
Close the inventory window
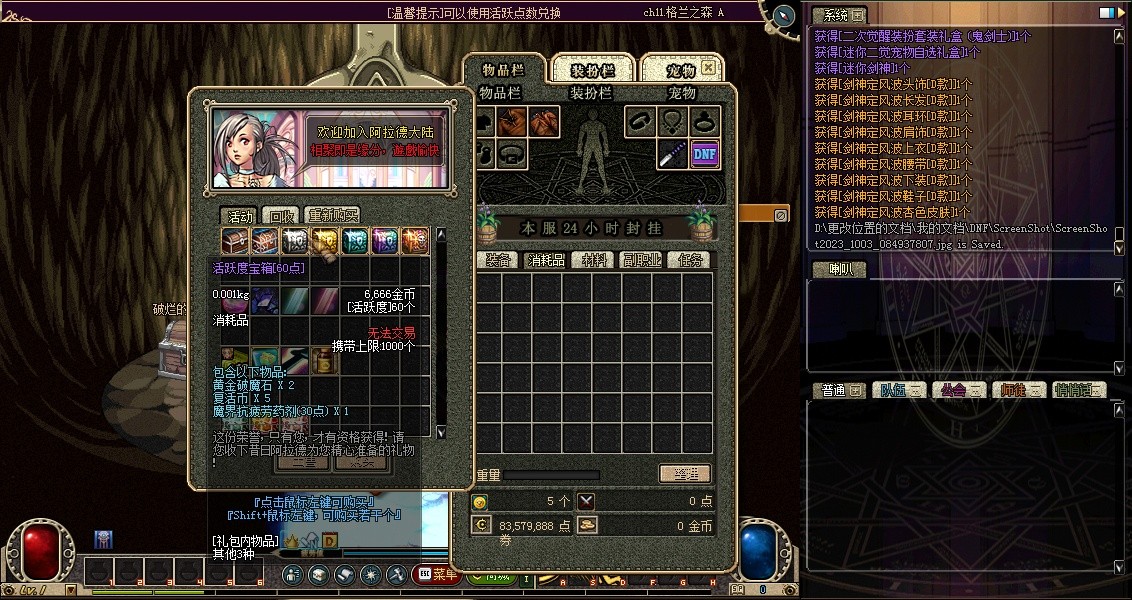(708, 68)
